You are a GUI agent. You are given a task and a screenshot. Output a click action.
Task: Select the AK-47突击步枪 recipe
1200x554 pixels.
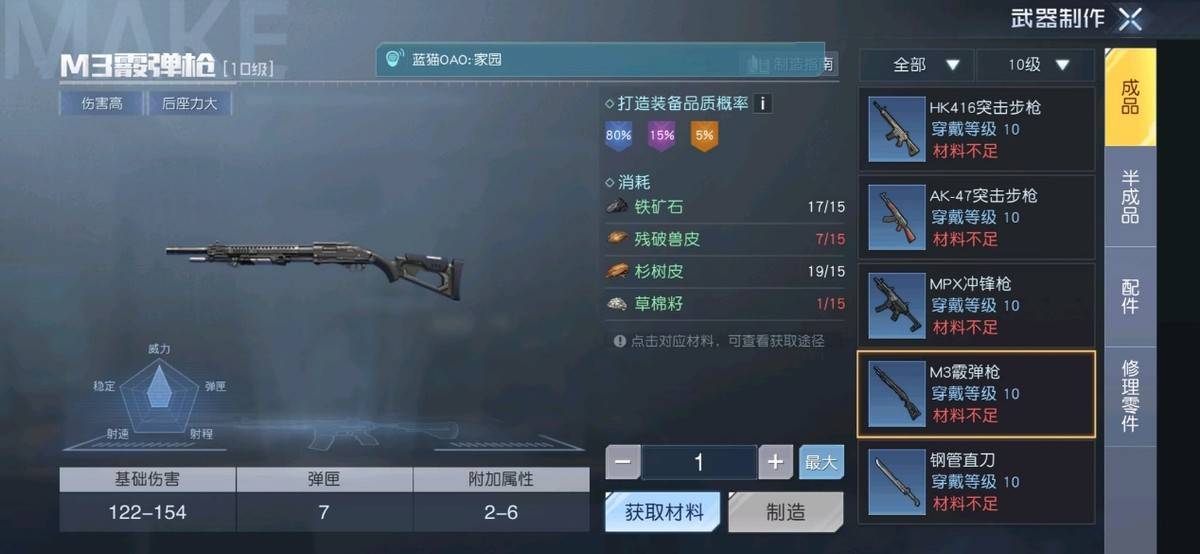pos(976,217)
